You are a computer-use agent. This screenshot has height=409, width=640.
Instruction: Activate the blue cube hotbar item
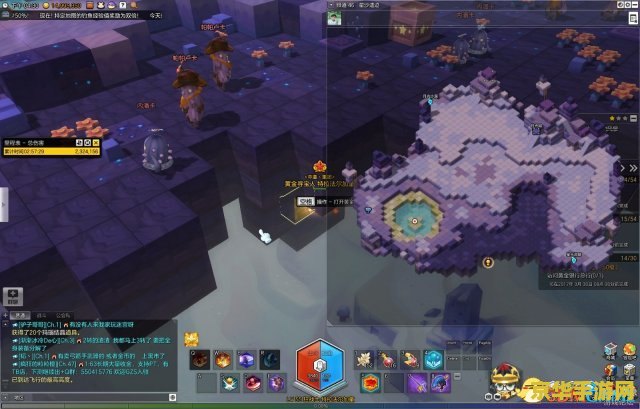point(434,358)
